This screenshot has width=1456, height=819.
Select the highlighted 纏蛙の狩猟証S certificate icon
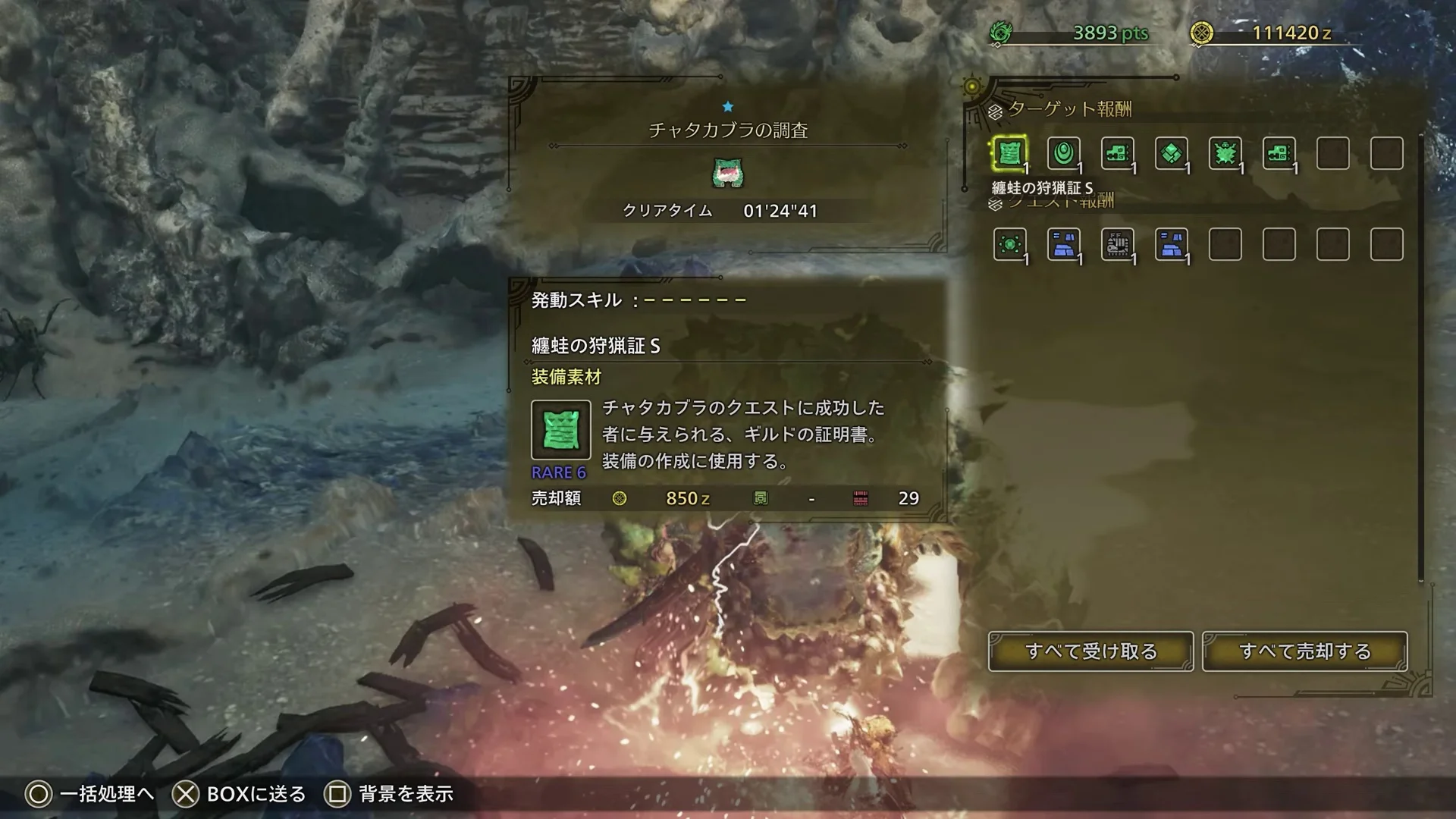click(1009, 154)
